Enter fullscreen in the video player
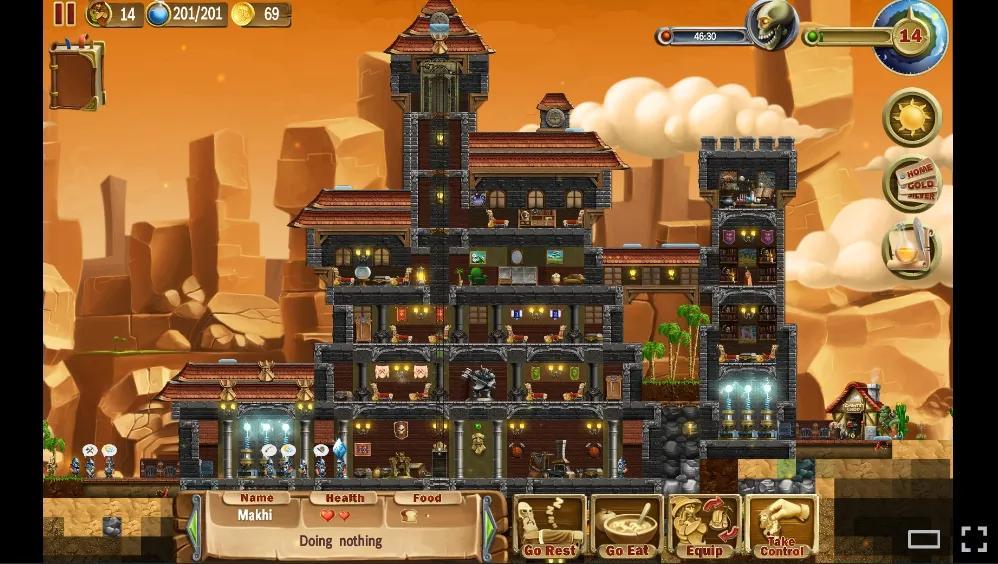998x564 pixels. [x=974, y=539]
